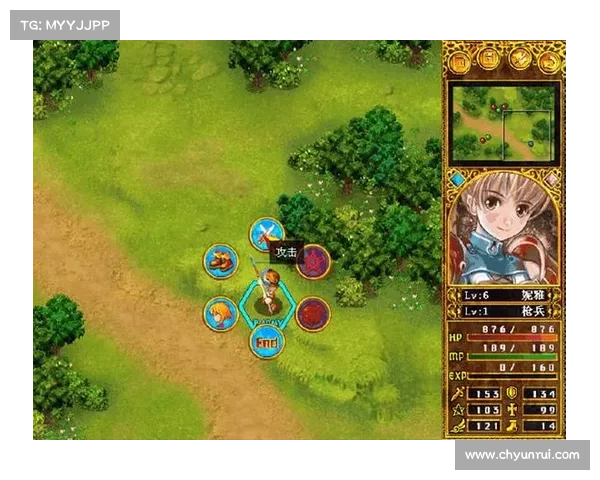Select the boots move command
The image size is (600, 480).
[x=220, y=262]
